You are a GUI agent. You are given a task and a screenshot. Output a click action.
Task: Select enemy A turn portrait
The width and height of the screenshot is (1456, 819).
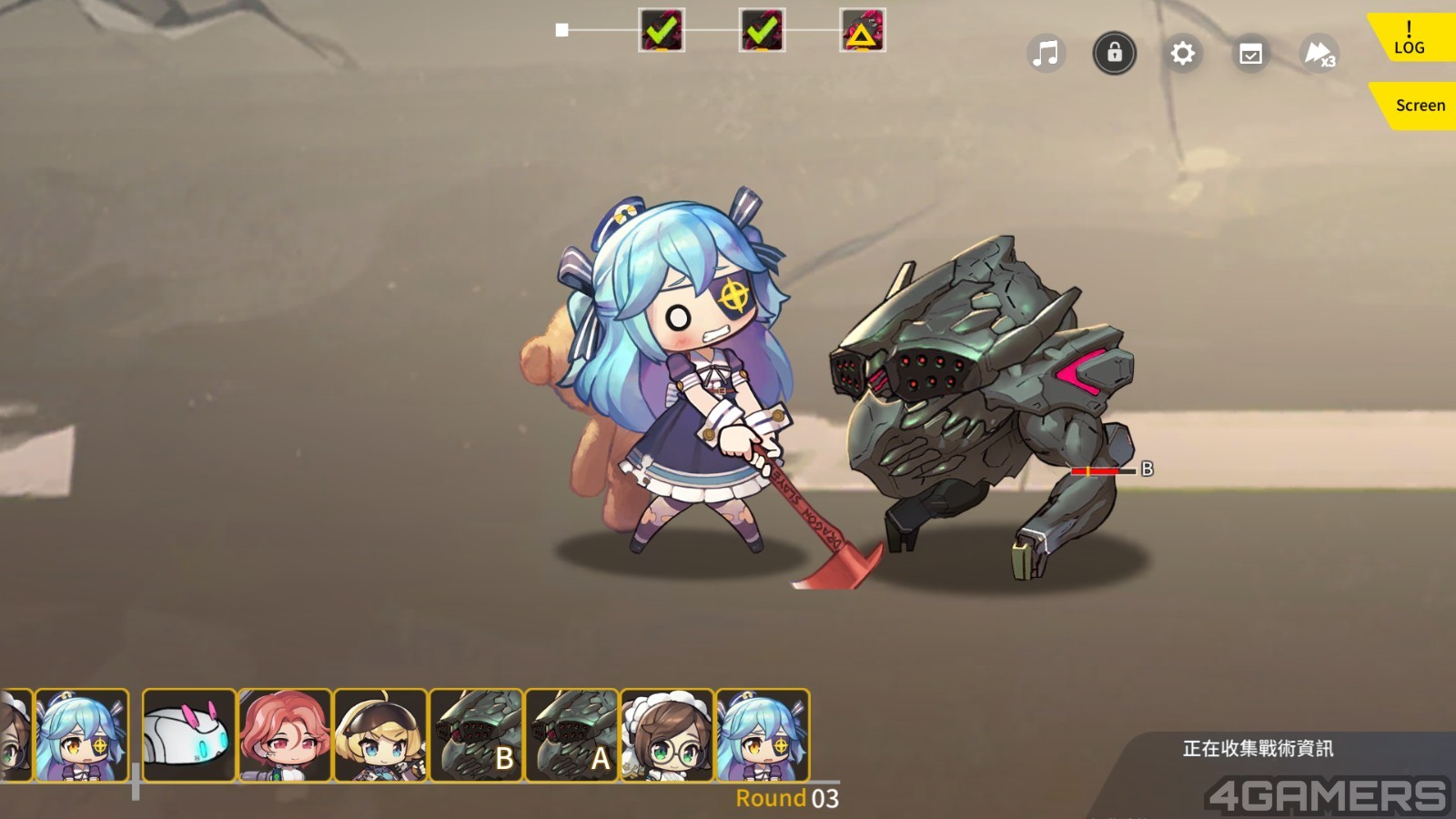point(571,735)
